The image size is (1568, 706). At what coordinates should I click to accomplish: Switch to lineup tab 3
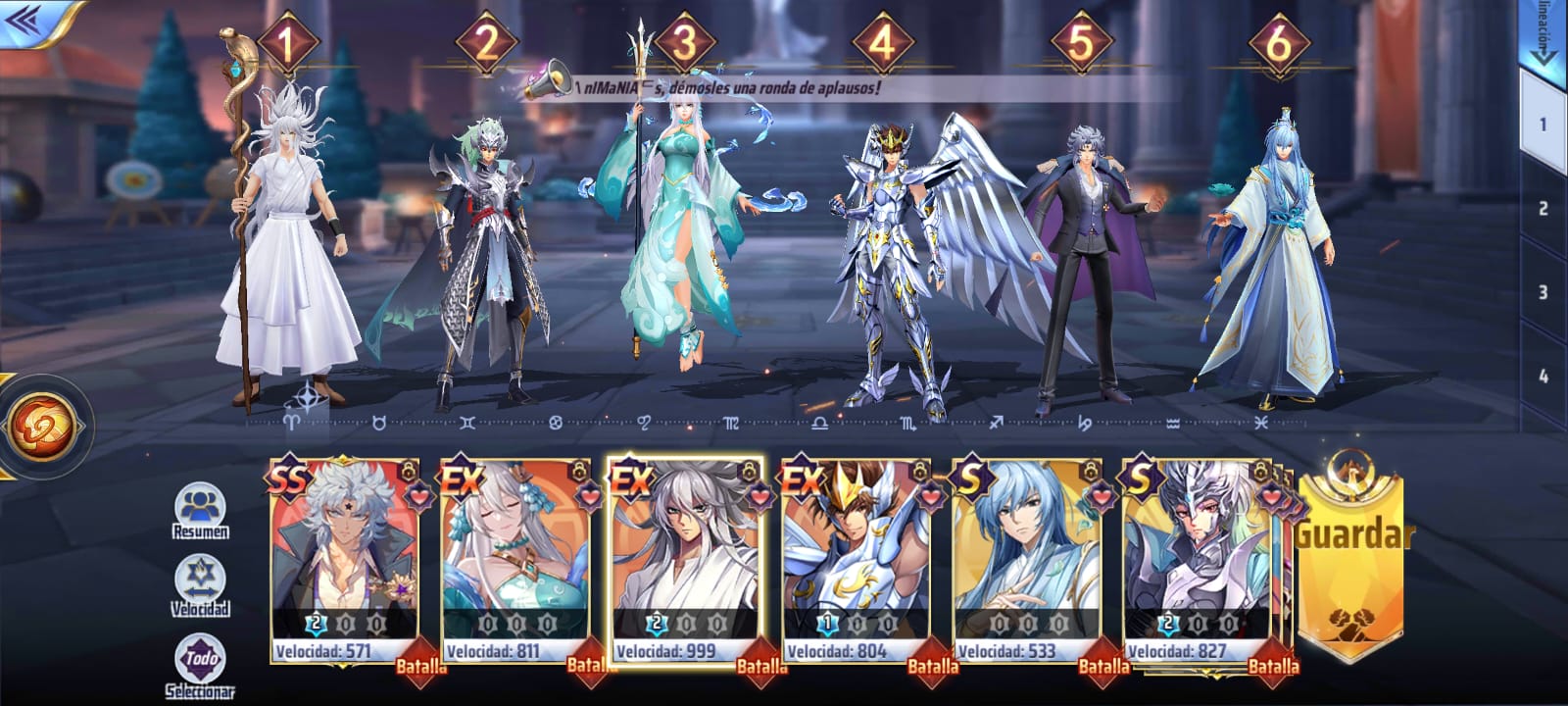coord(1543,292)
